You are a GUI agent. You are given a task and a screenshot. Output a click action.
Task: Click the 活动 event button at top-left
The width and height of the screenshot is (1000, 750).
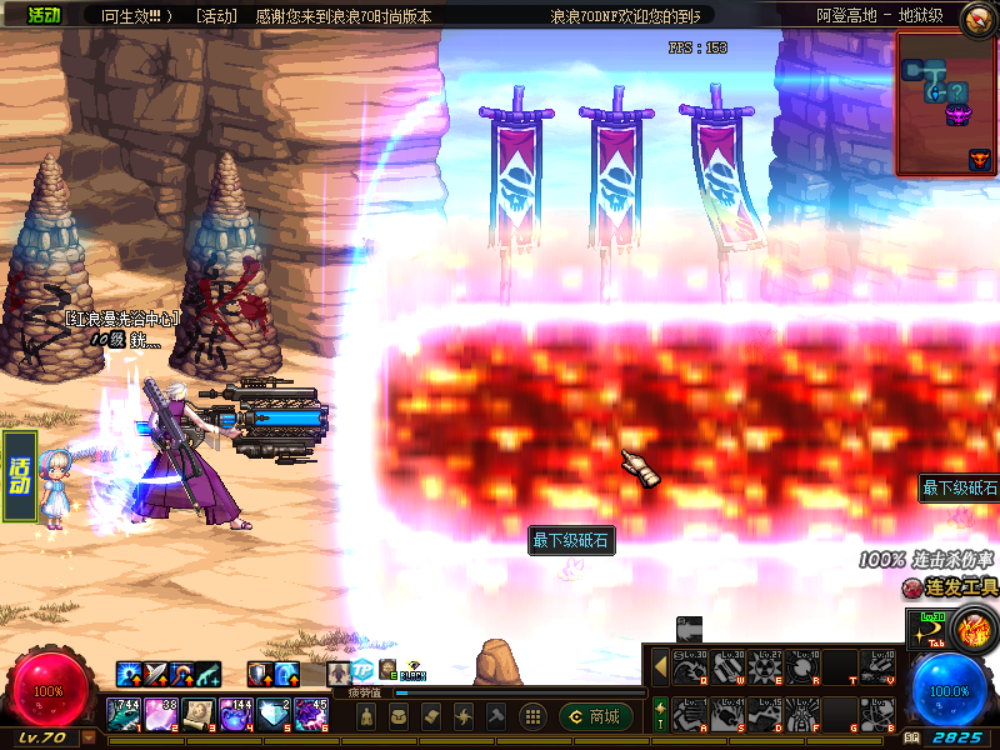[43, 15]
